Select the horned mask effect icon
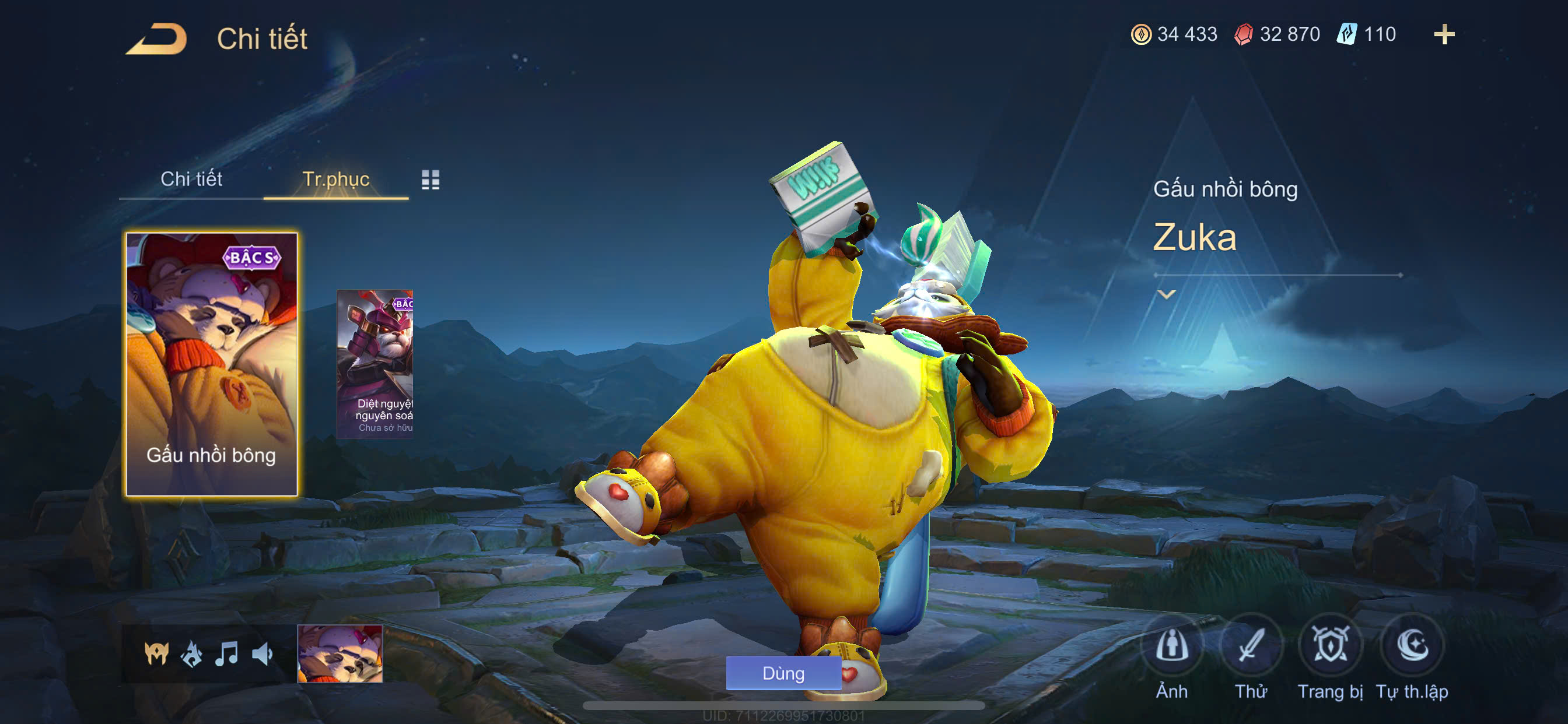 click(156, 654)
